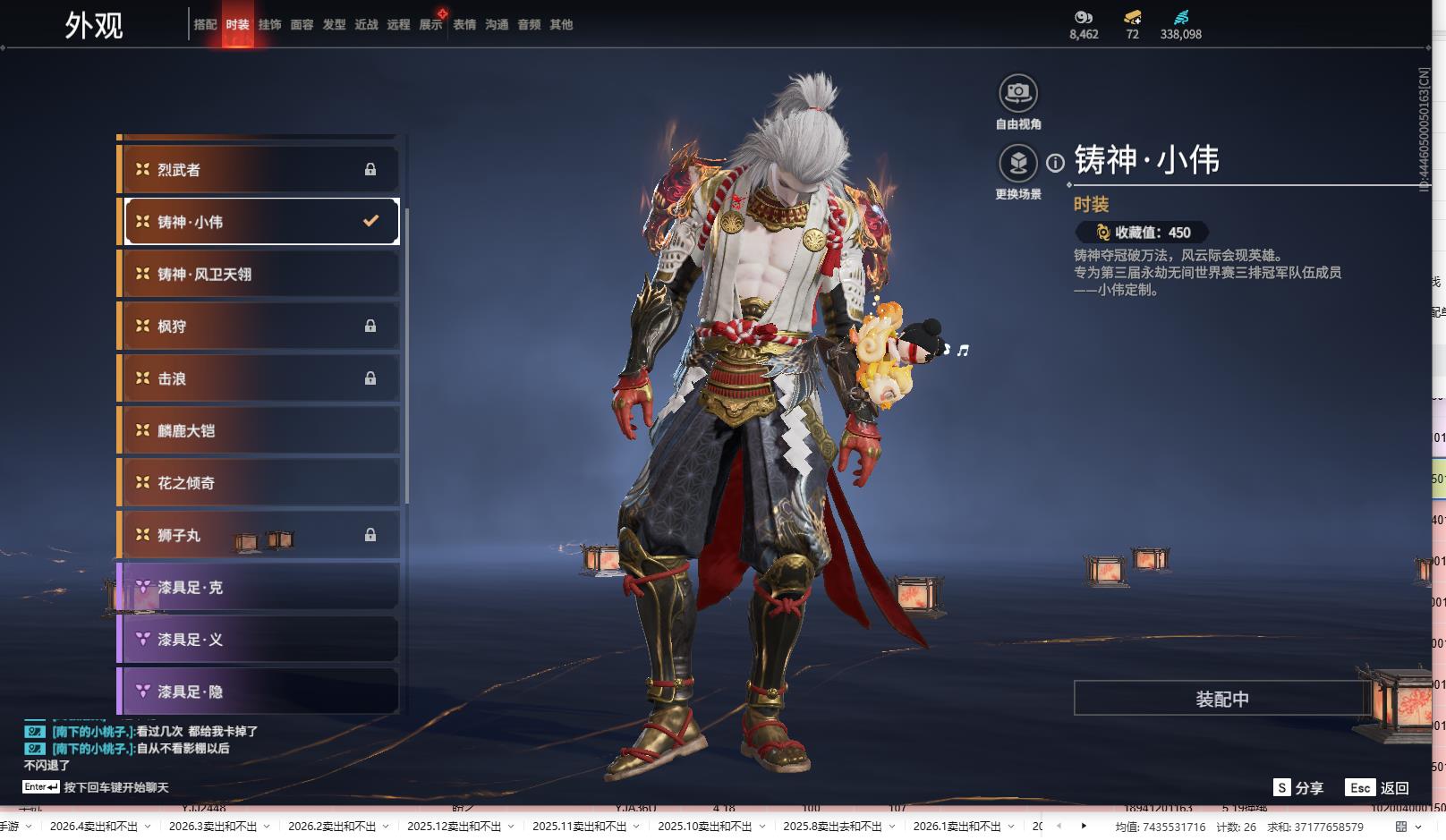Open the 挂饰 accessories tab

point(269,25)
